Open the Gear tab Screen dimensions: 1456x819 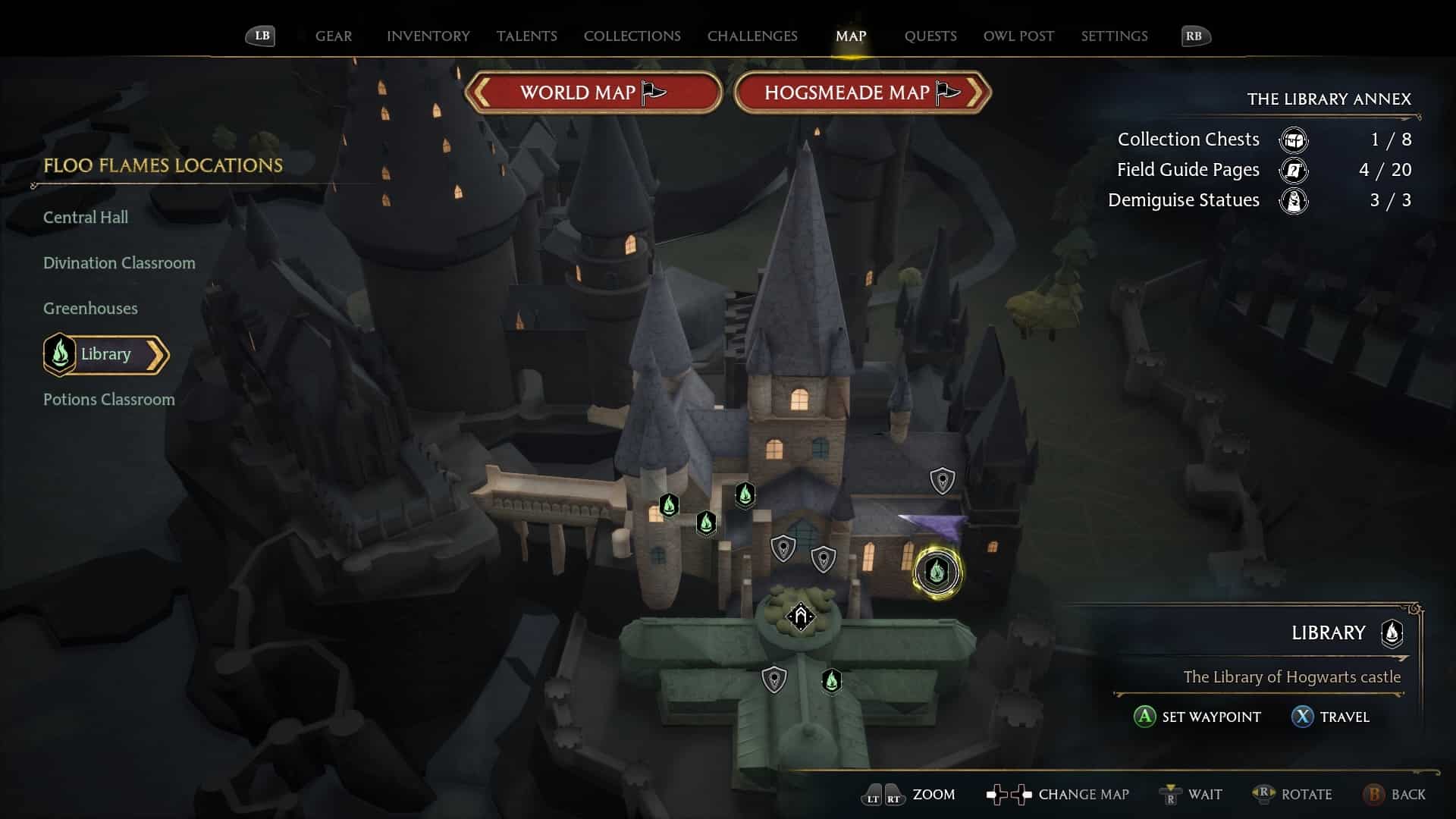click(x=333, y=36)
